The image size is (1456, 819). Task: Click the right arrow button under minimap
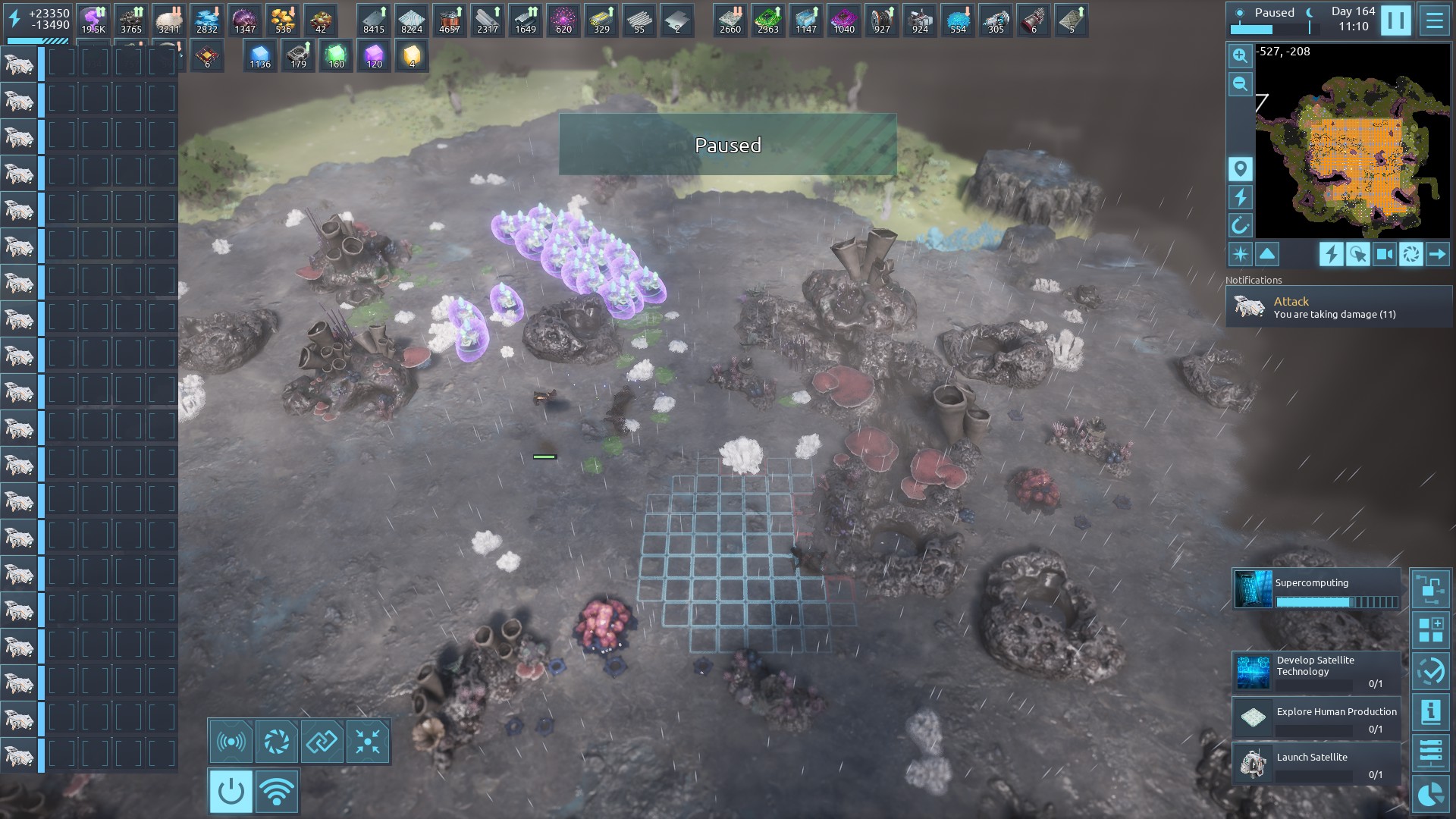pos(1437,254)
